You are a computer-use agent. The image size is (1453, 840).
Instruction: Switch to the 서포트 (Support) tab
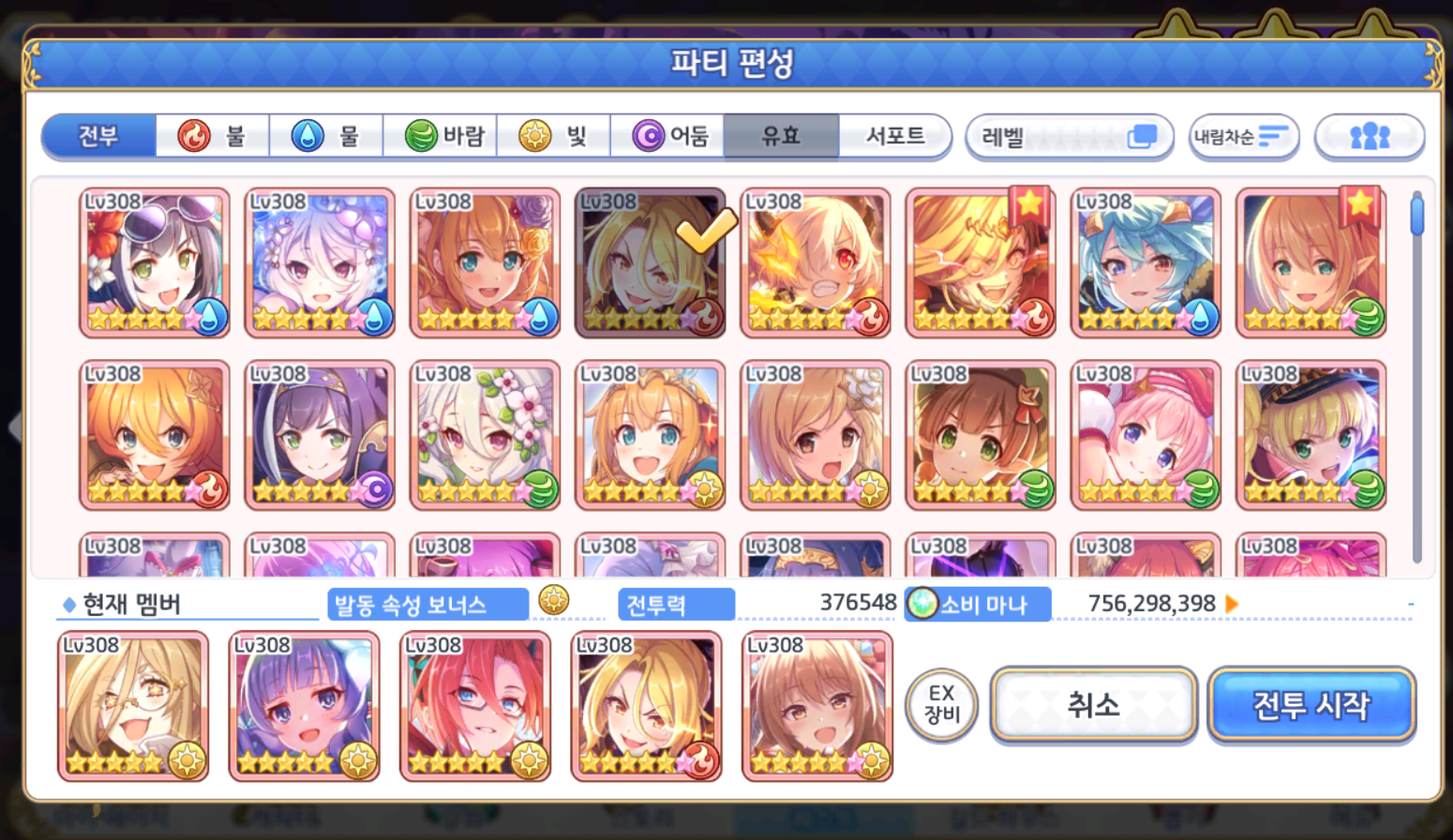click(895, 137)
